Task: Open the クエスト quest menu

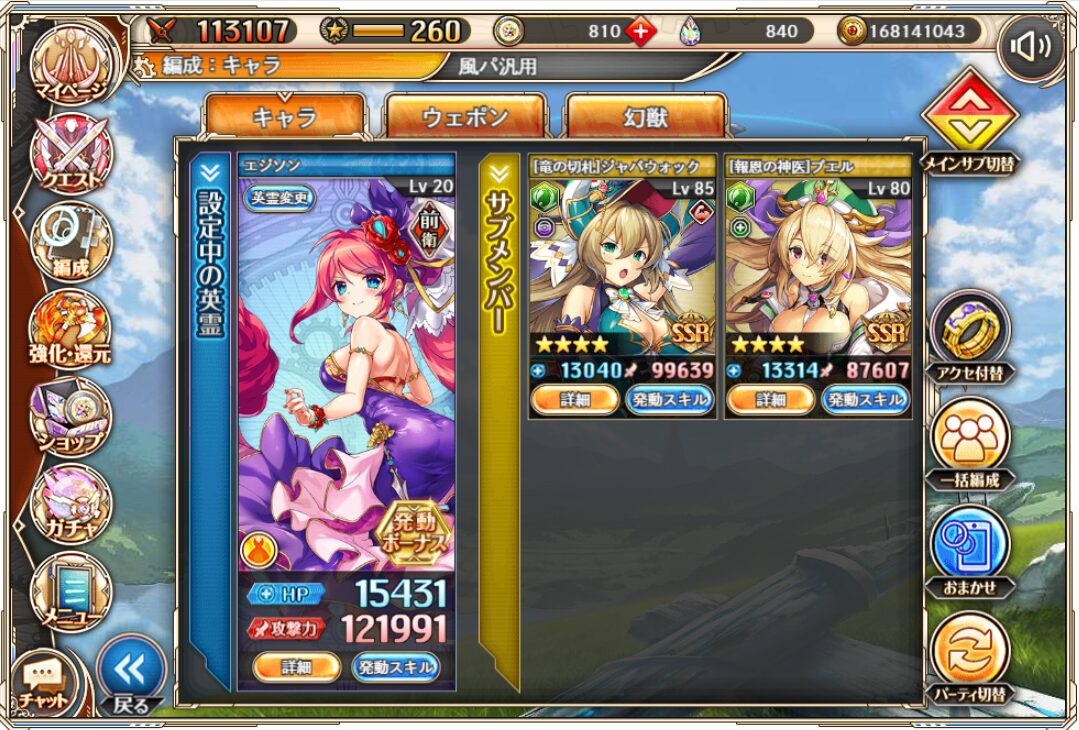Action: (71, 155)
